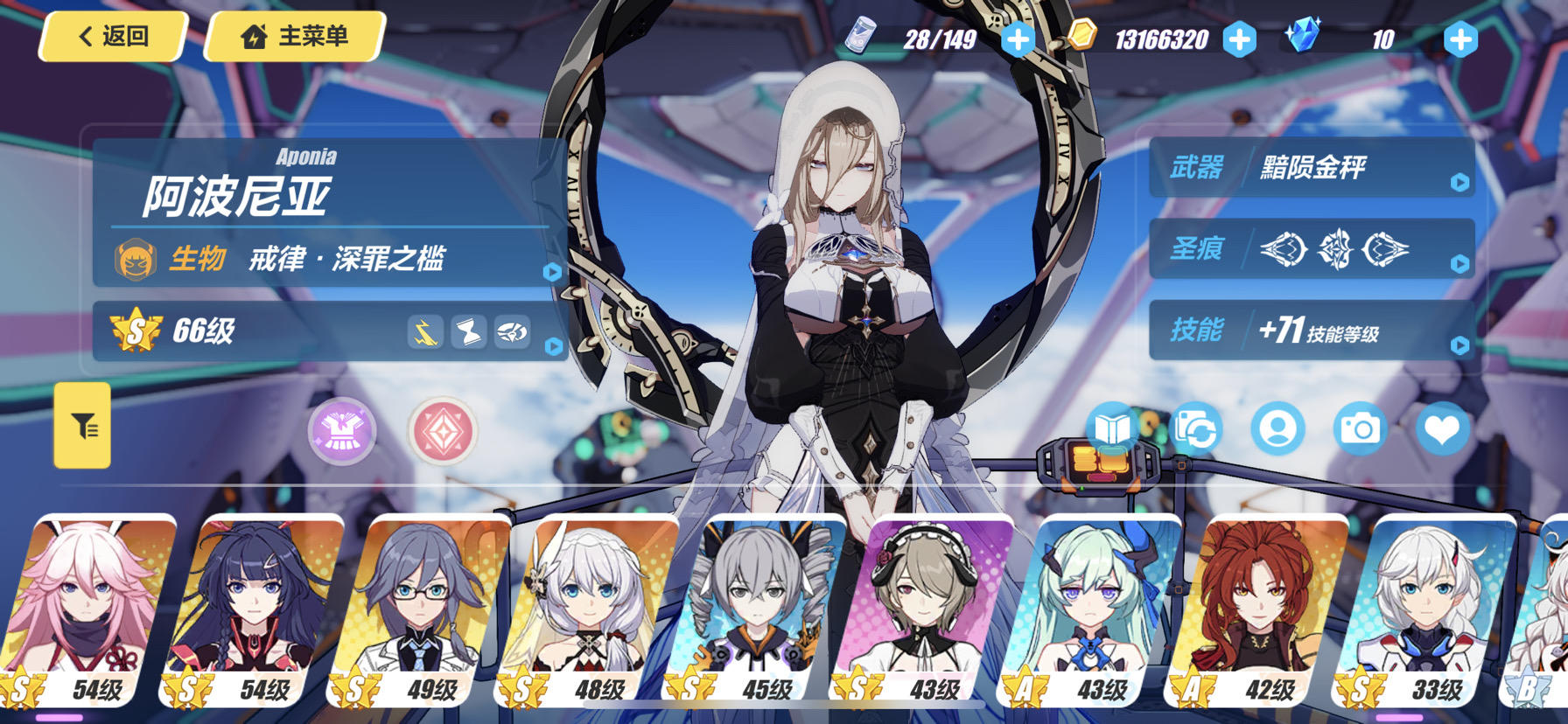This screenshot has height=724, width=1568.
Task: View Aponia's profile icon
Action: click(1278, 428)
